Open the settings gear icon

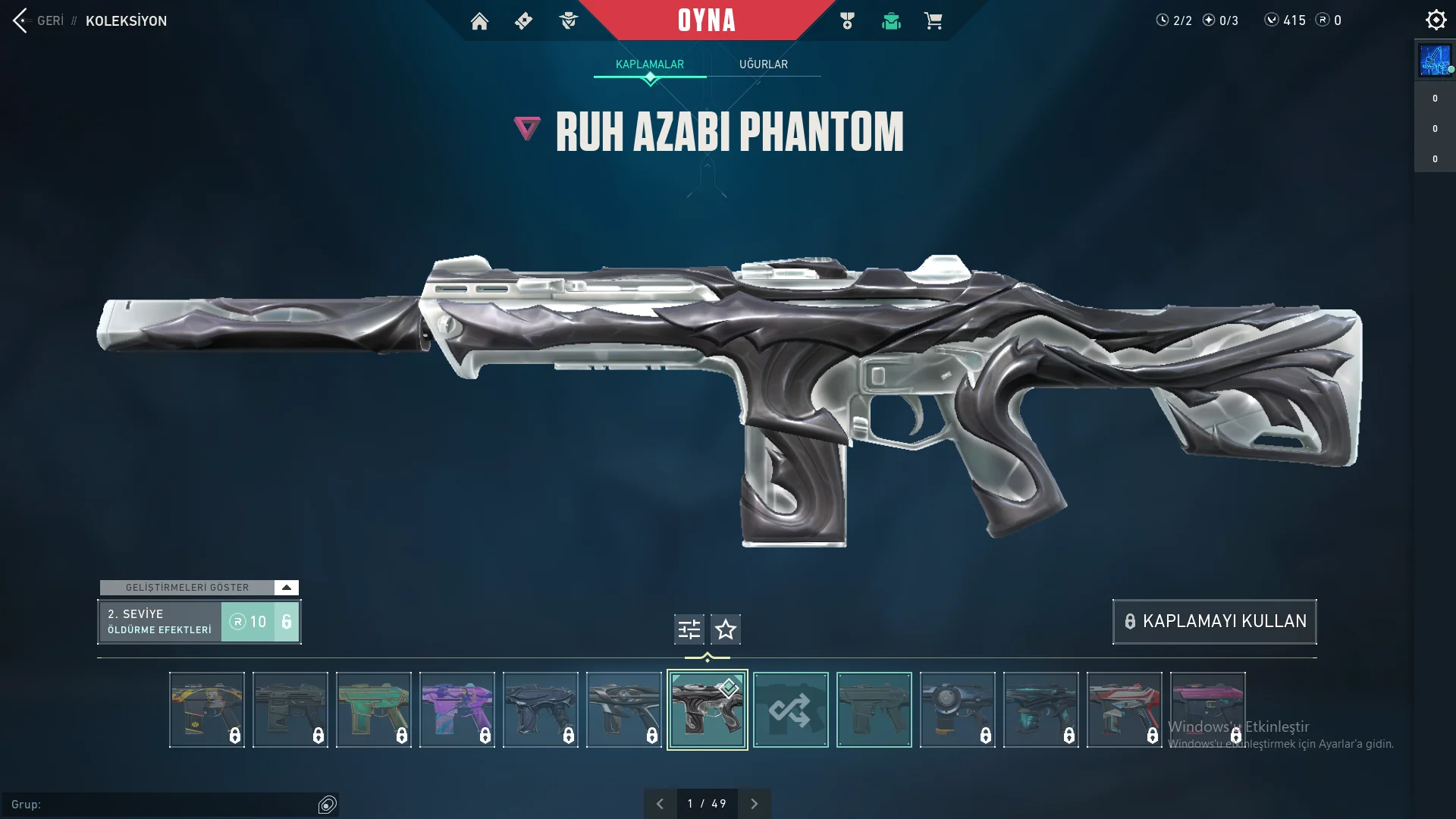pyautogui.click(x=1436, y=20)
